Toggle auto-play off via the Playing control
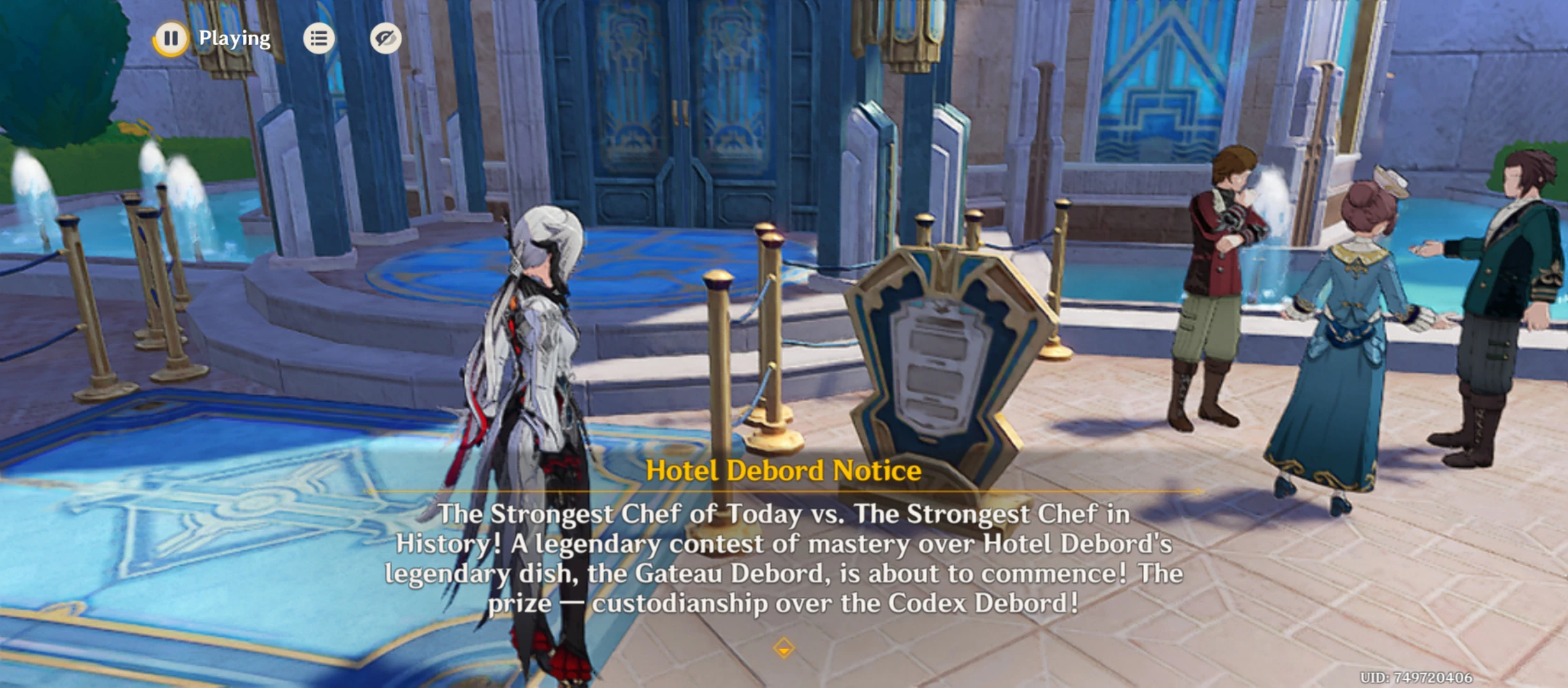The height and width of the screenshot is (688, 1568). [170, 39]
